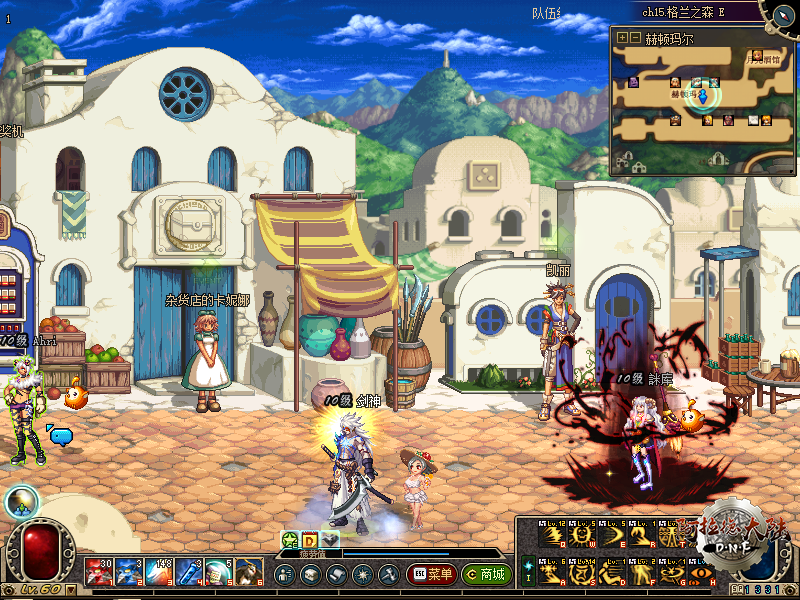
Task: Open the 商城 shop button
Action: (487, 575)
